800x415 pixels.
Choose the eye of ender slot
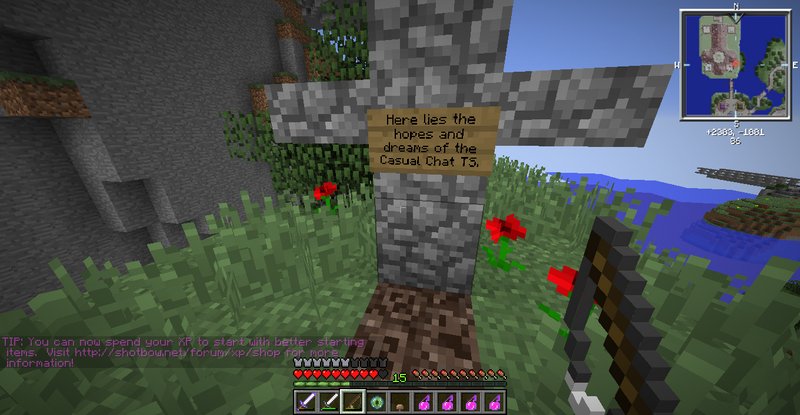tap(376, 401)
